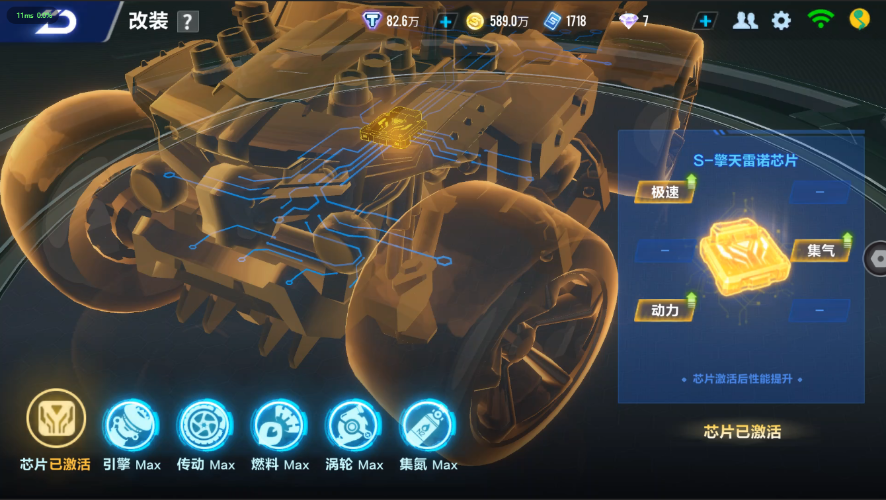This screenshot has height=500, width=886.
Task: Open the gear settings menu
Action: tap(781, 20)
